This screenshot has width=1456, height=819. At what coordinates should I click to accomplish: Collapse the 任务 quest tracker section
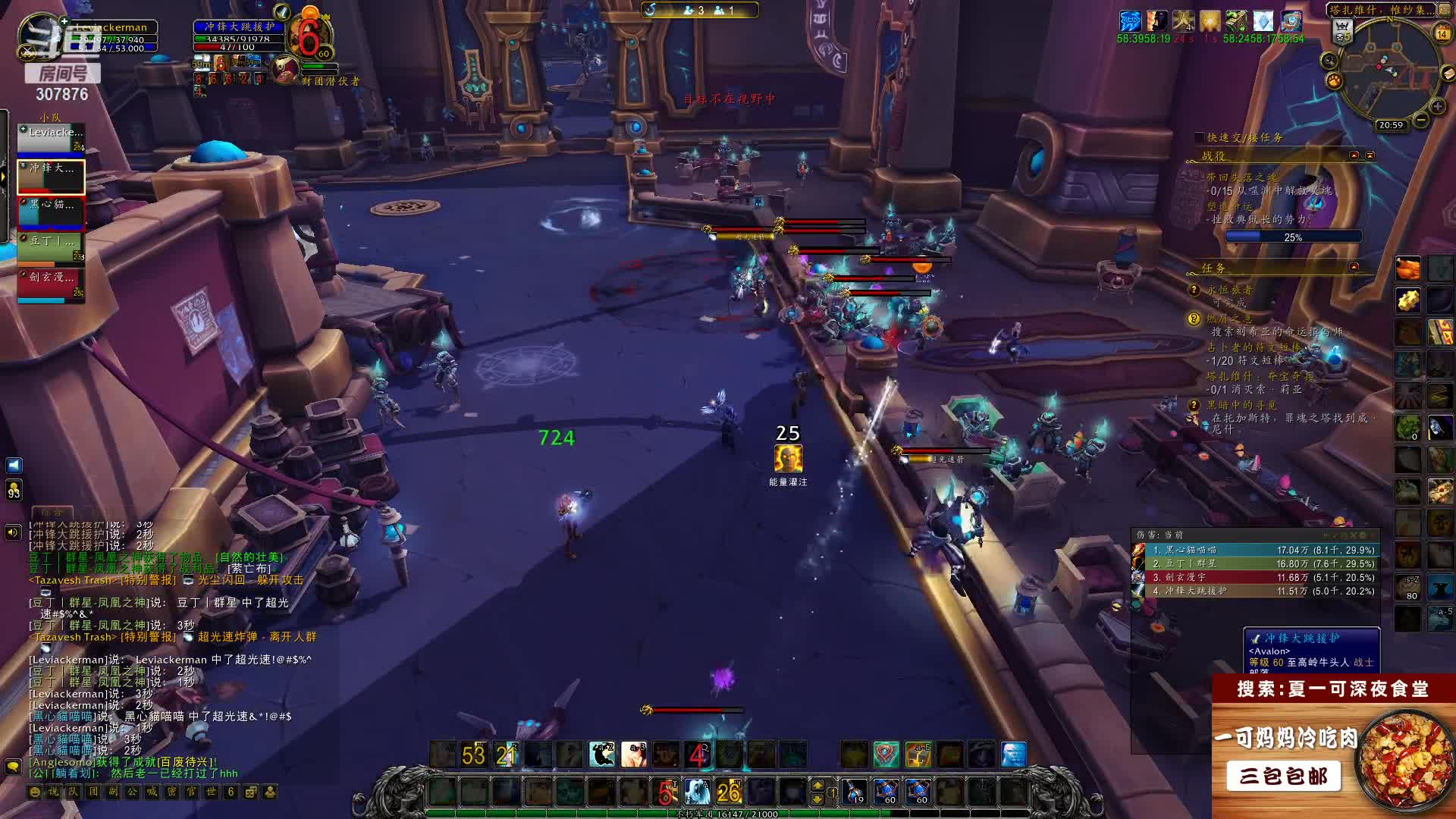coord(1354,267)
